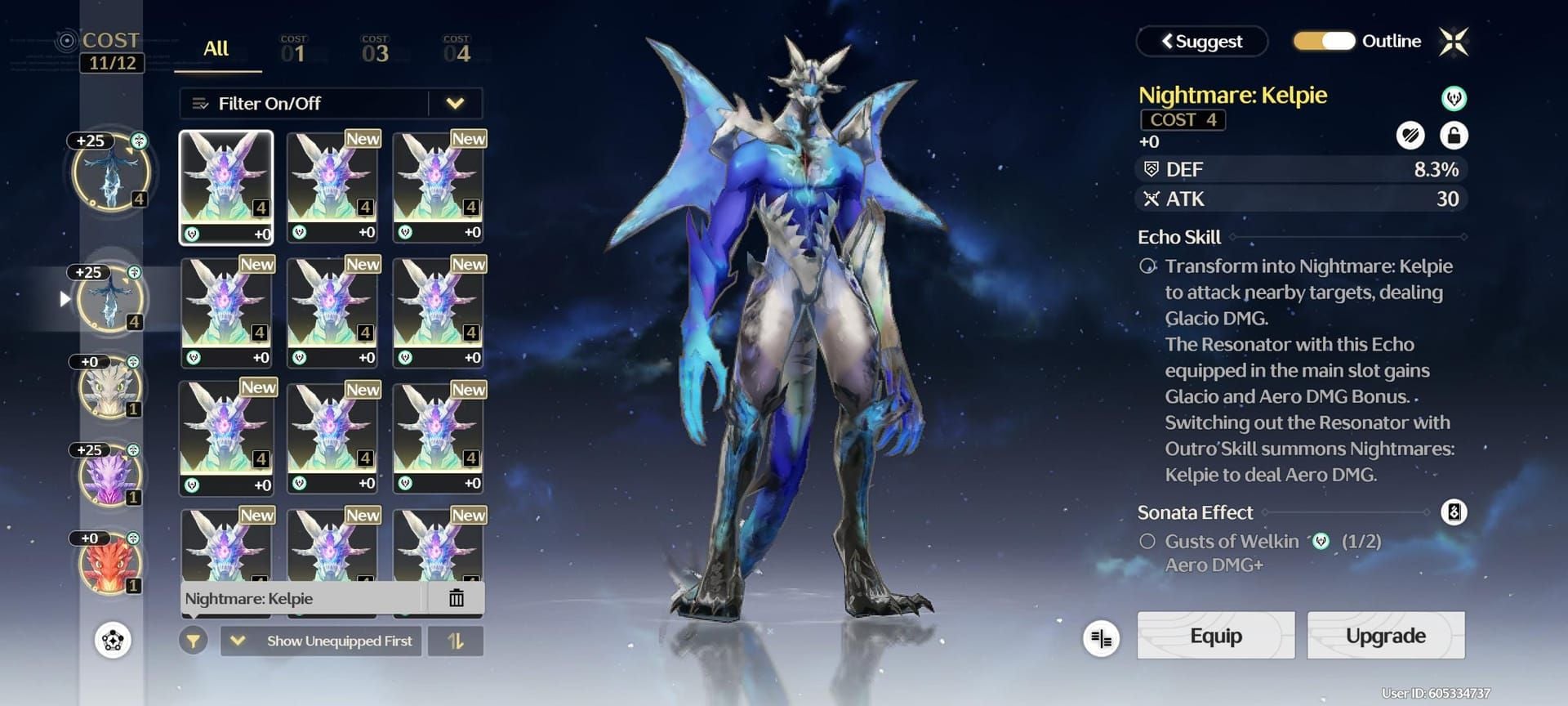Switch to the All echoes tab

click(x=216, y=49)
